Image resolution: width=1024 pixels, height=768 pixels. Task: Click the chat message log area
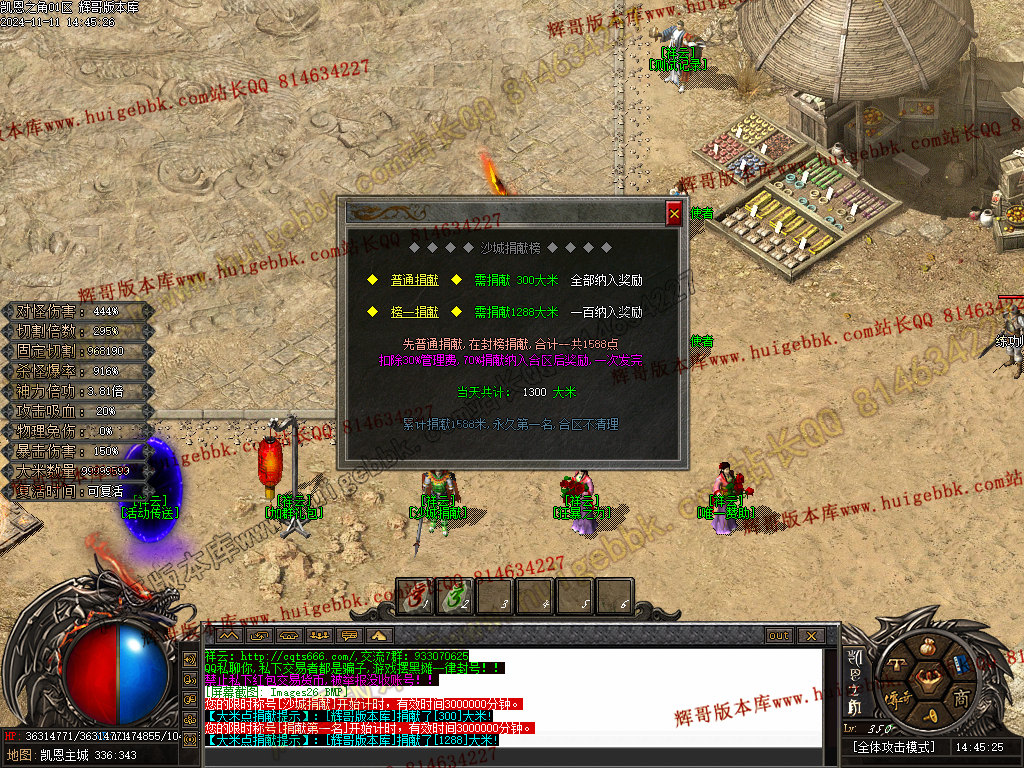[512, 695]
